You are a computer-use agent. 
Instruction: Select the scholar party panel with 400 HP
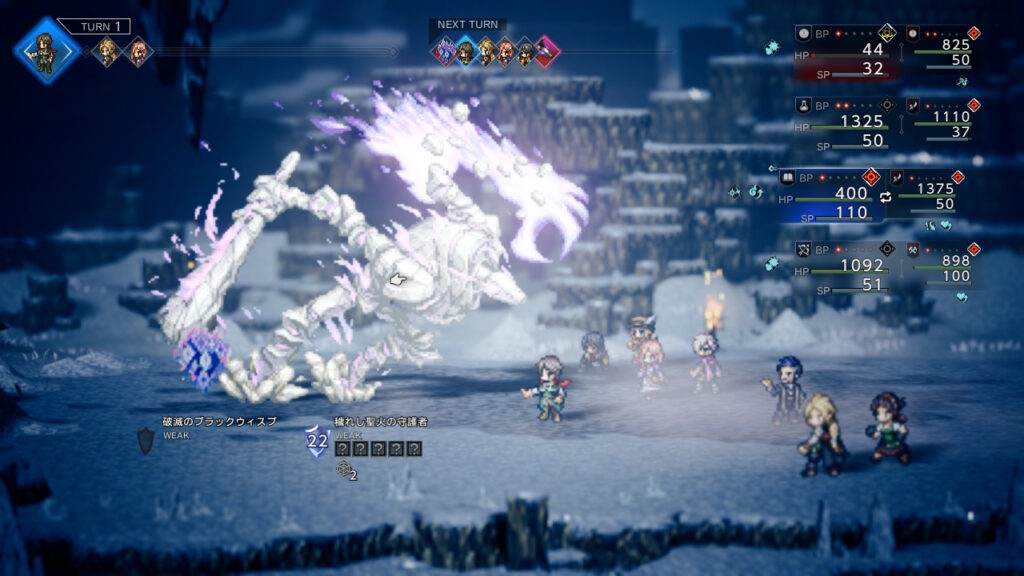(x=832, y=196)
